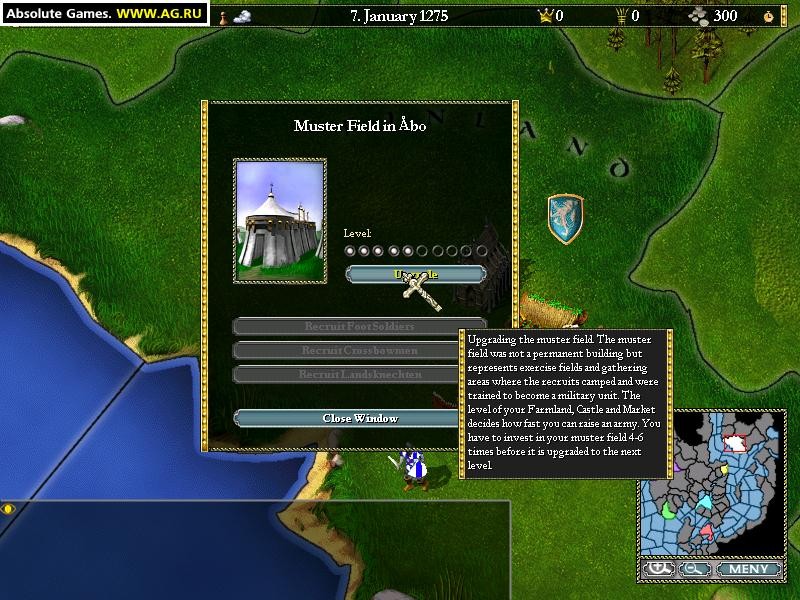
Task: Click the yellow eye icon at left edge
Action: pos(9,509)
